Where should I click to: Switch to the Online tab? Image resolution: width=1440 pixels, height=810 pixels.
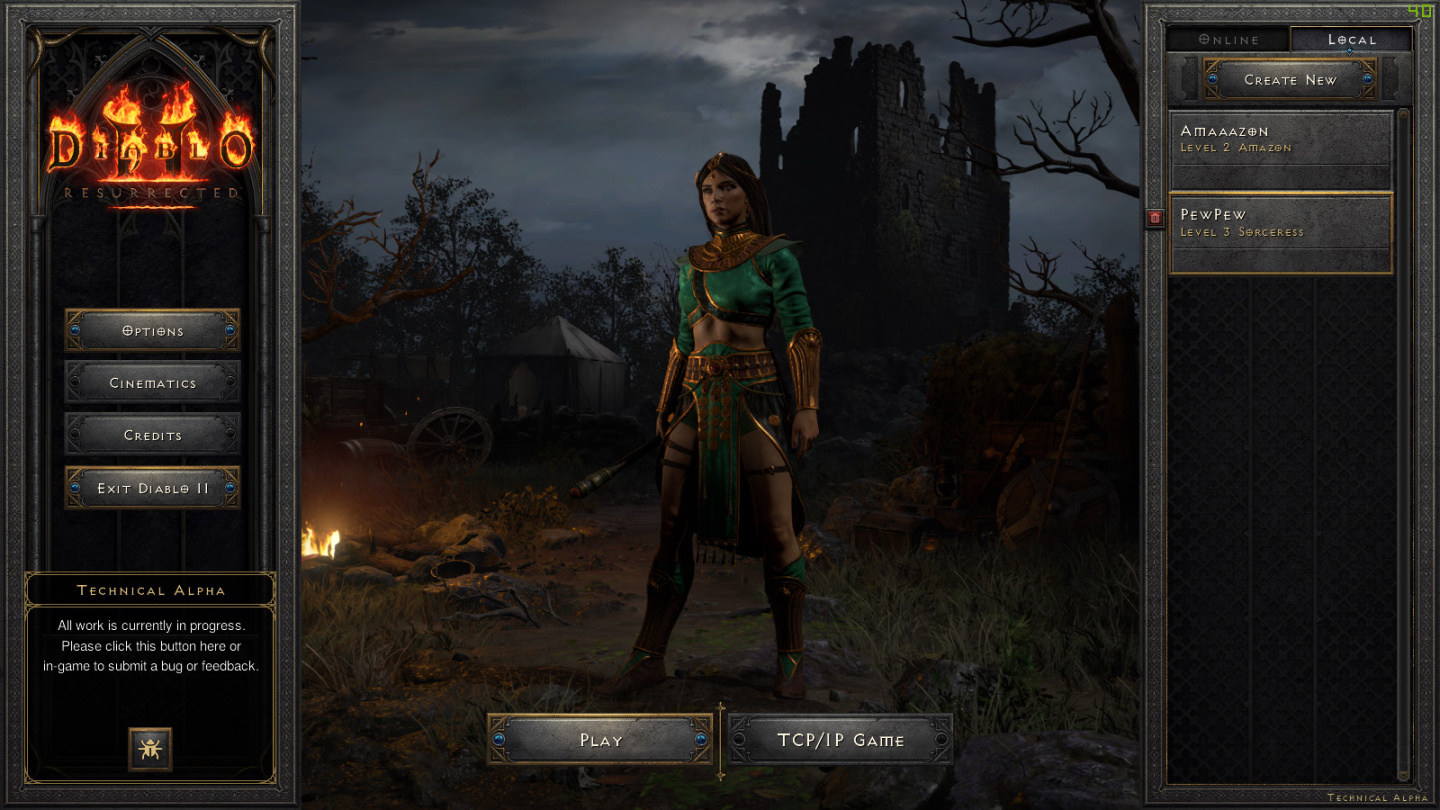(x=1229, y=40)
